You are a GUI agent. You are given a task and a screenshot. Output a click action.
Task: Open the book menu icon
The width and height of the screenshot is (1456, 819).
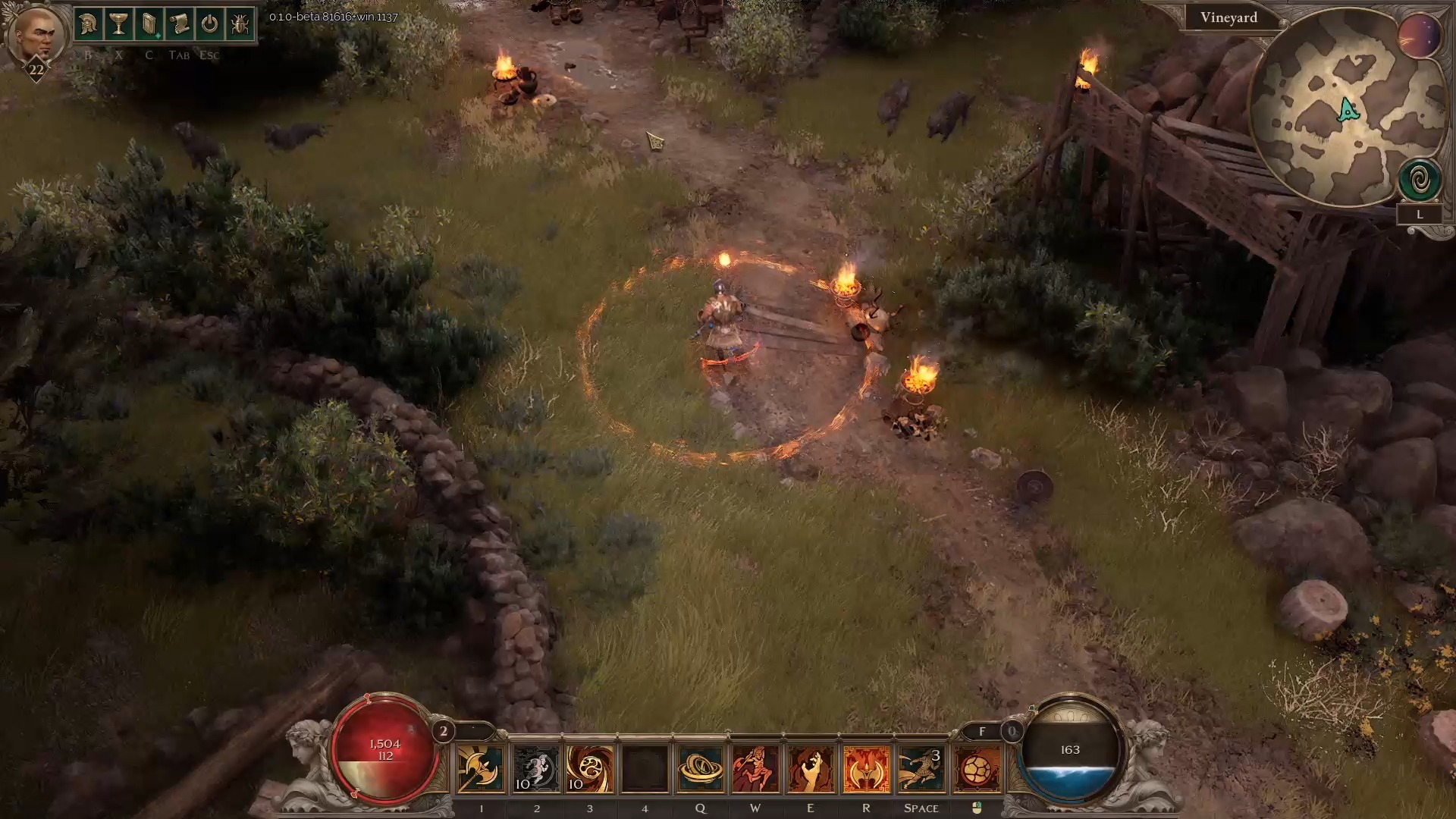(x=149, y=25)
